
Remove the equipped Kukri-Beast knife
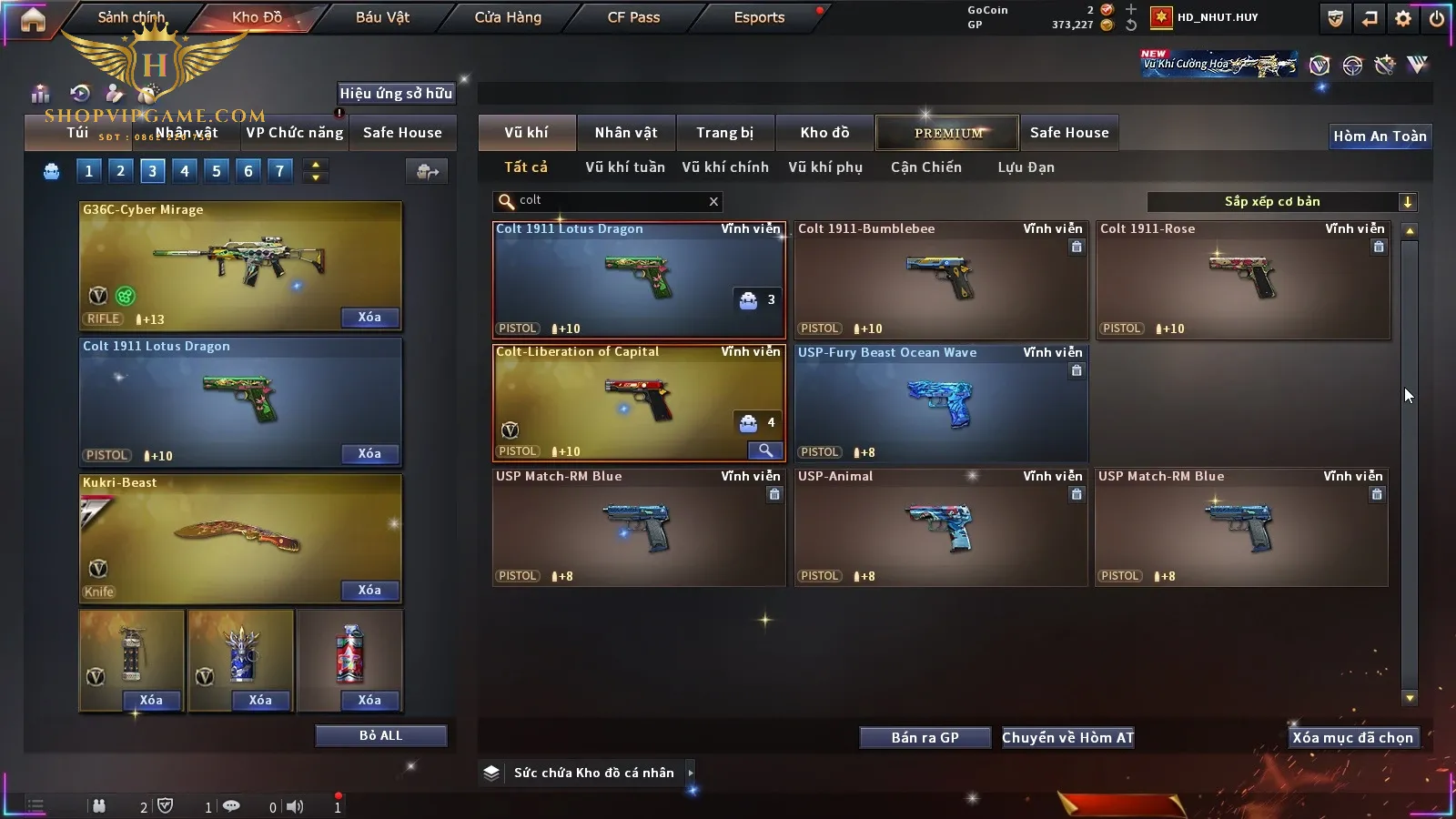[x=369, y=591]
